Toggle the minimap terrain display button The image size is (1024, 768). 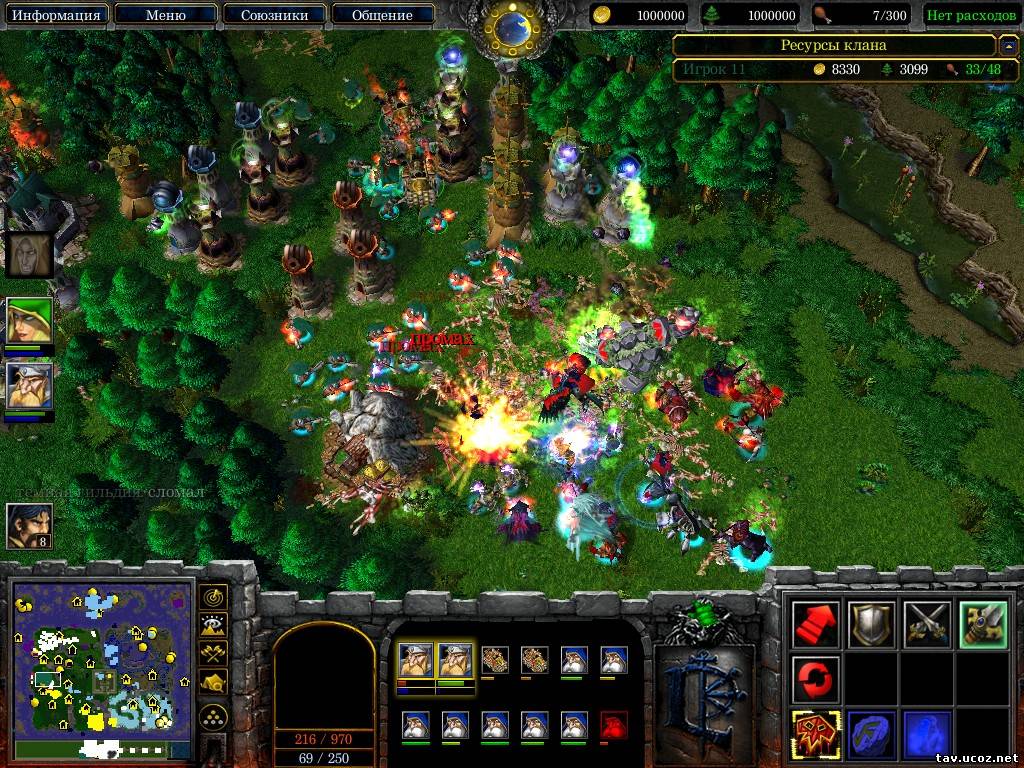[x=213, y=626]
